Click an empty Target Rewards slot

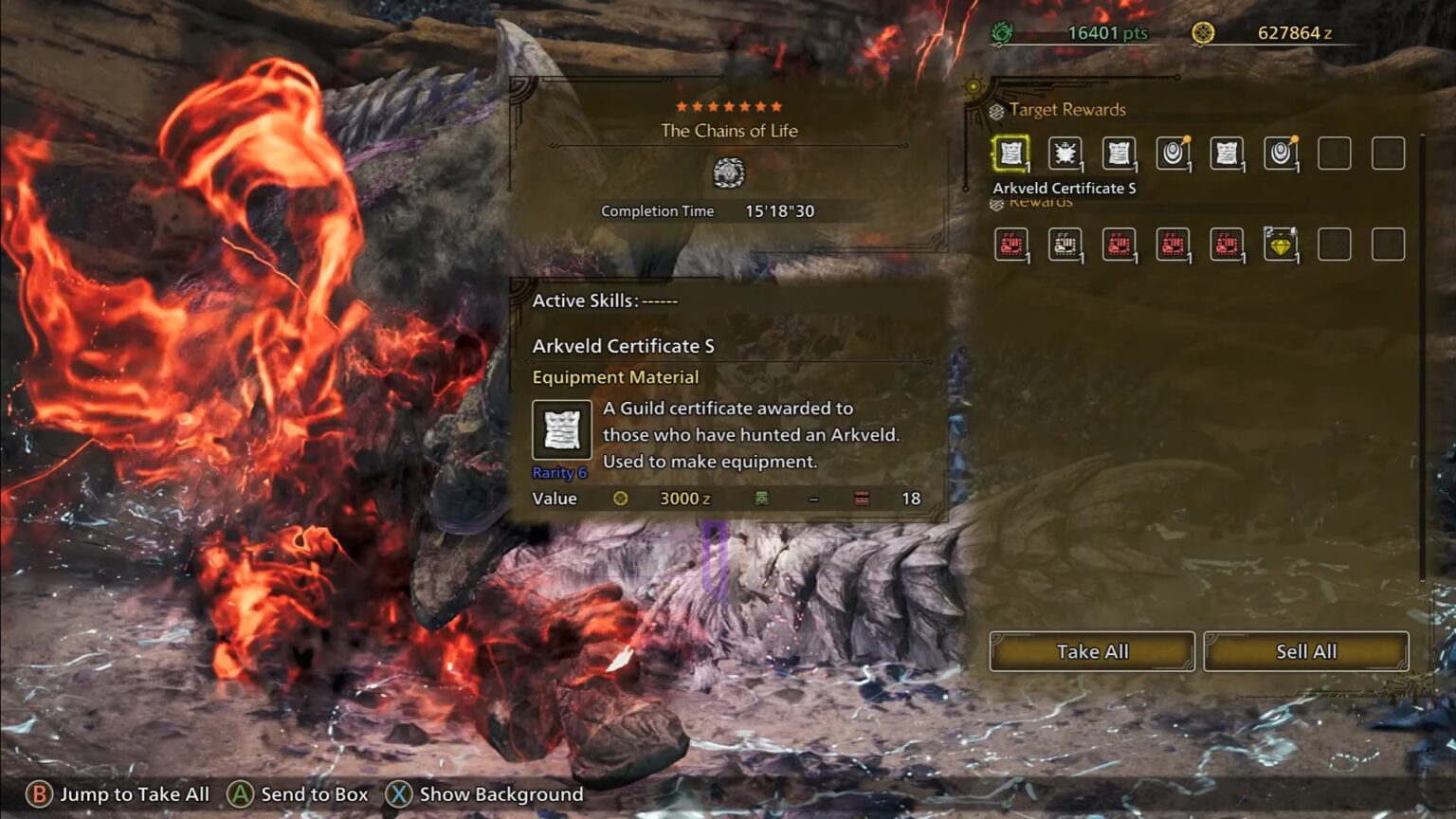click(x=1337, y=154)
